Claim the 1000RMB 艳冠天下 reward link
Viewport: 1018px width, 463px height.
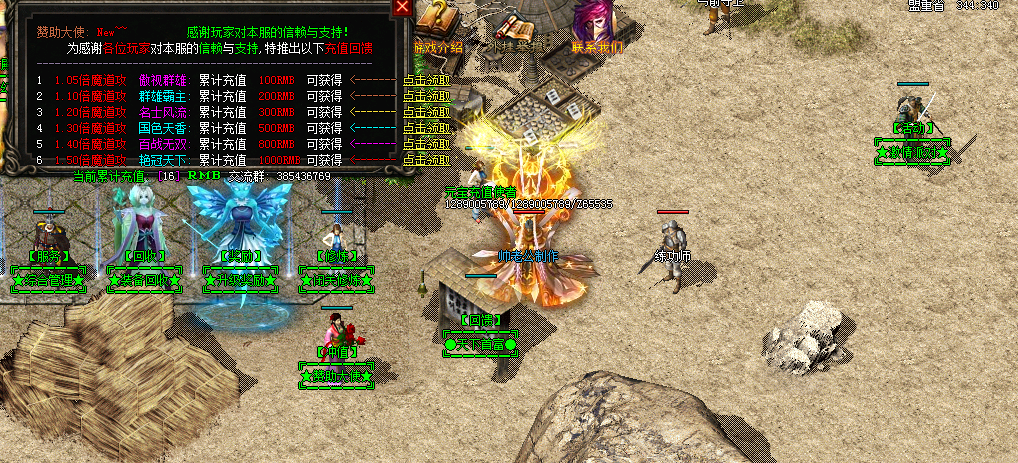pyautogui.click(x=427, y=159)
